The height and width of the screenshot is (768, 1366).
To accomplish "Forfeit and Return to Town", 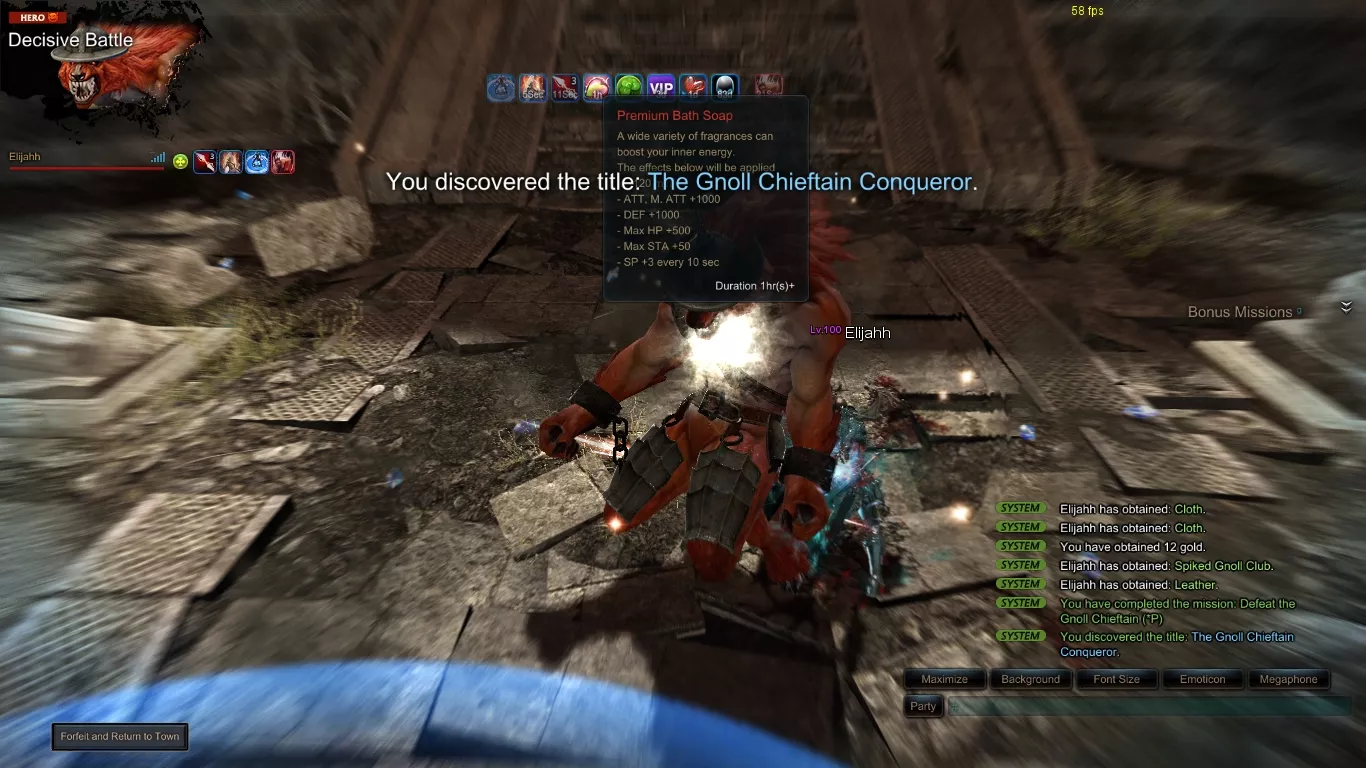I will (120, 737).
